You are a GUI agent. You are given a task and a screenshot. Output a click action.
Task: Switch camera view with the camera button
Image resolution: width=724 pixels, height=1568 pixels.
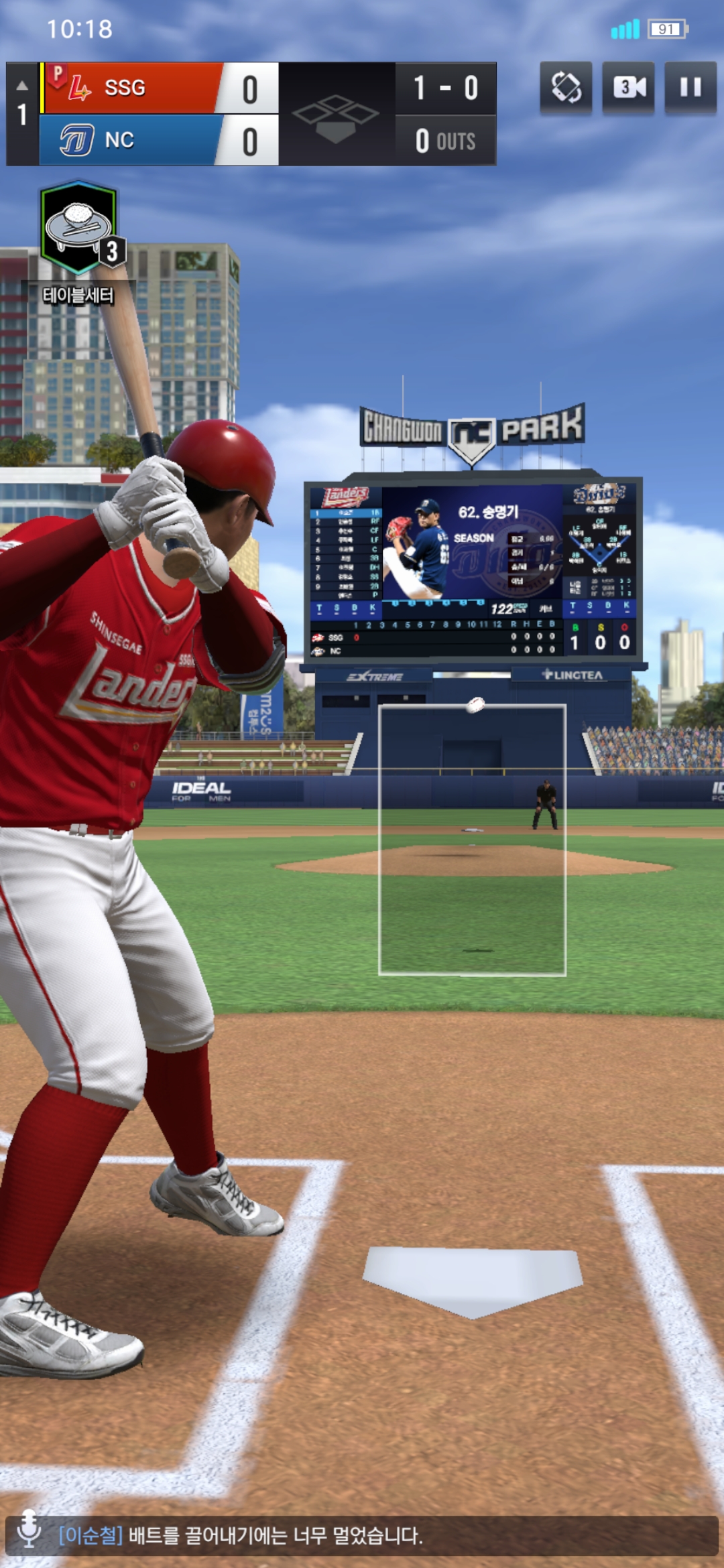click(628, 88)
